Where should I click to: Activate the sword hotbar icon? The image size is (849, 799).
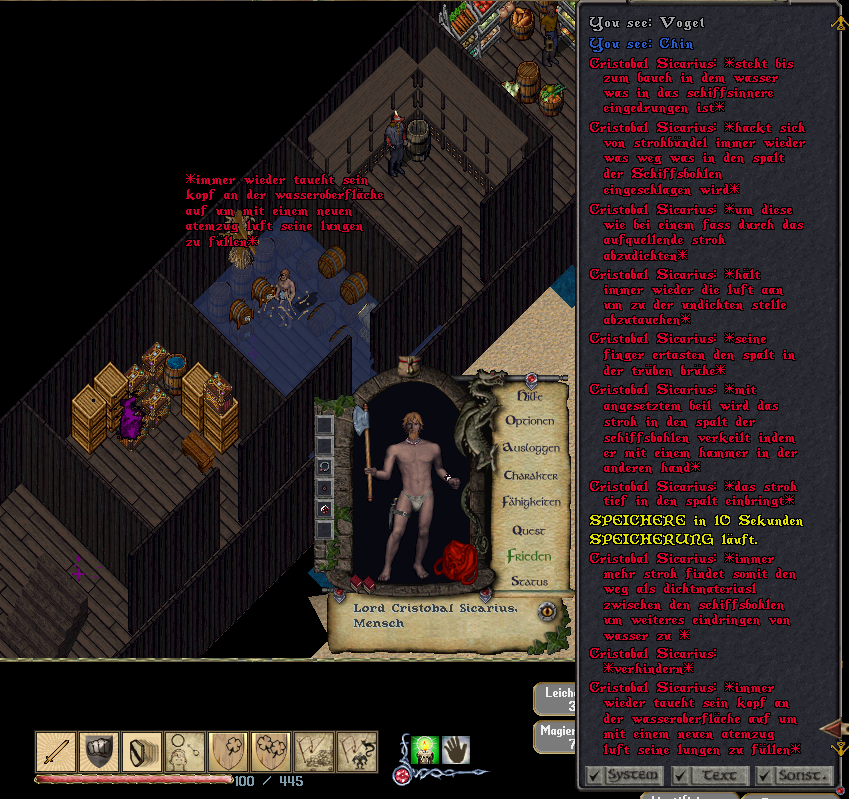[x=56, y=752]
